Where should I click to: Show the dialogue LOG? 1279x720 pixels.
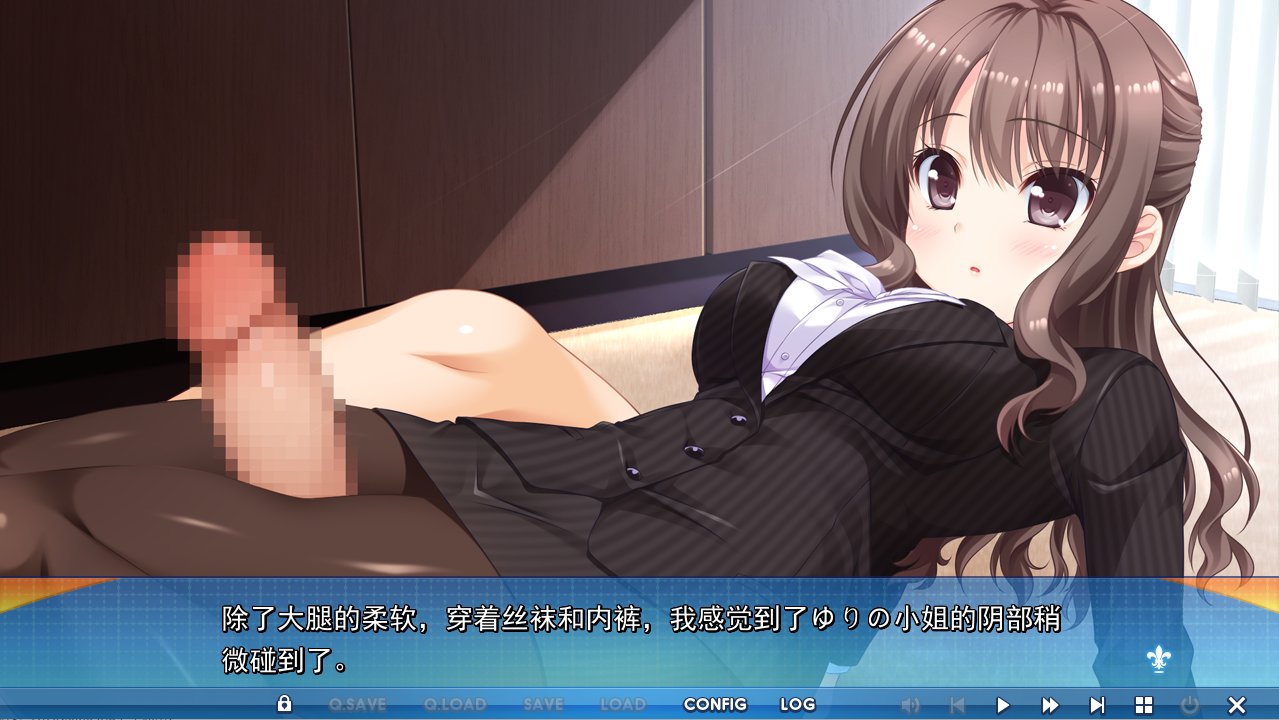[x=797, y=704]
